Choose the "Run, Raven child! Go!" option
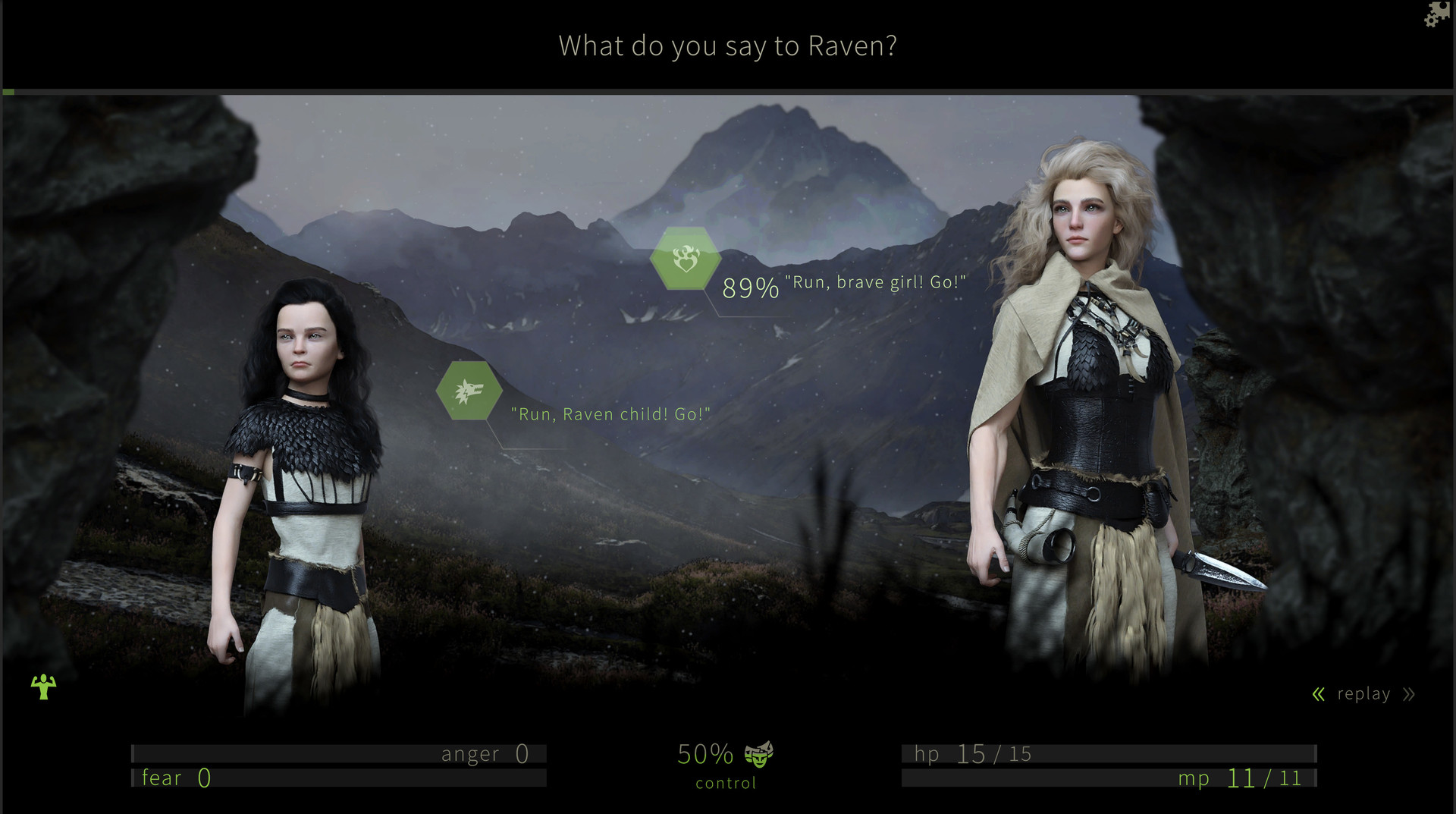Viewport: 1456px width, 814px height. [611, 413]
